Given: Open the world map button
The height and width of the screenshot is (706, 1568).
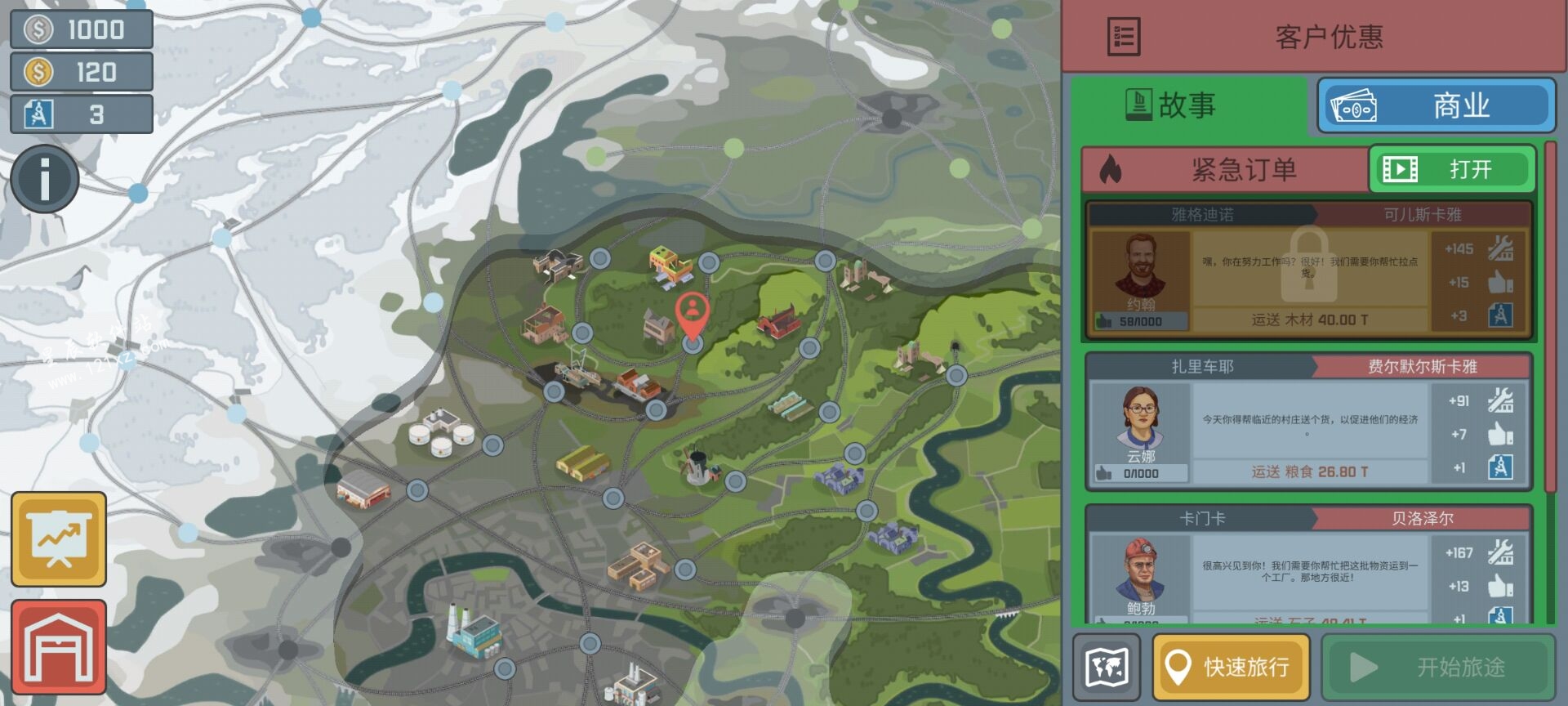Looking at the screenshot, I should coord(1107,667).
